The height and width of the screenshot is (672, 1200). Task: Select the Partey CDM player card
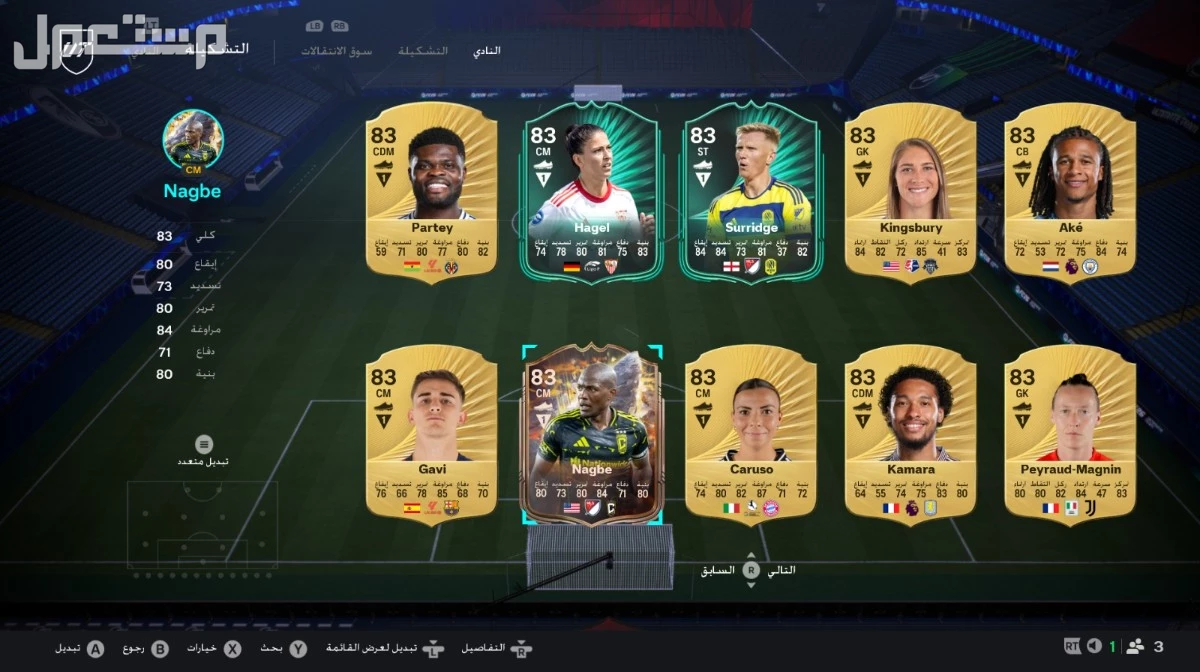click(x=431, y=190)
